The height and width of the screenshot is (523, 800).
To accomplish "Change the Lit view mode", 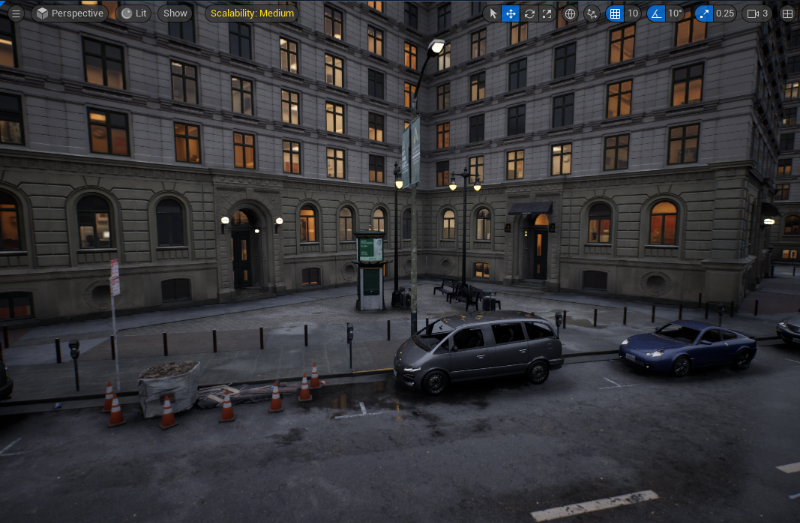I will (134, 13).
